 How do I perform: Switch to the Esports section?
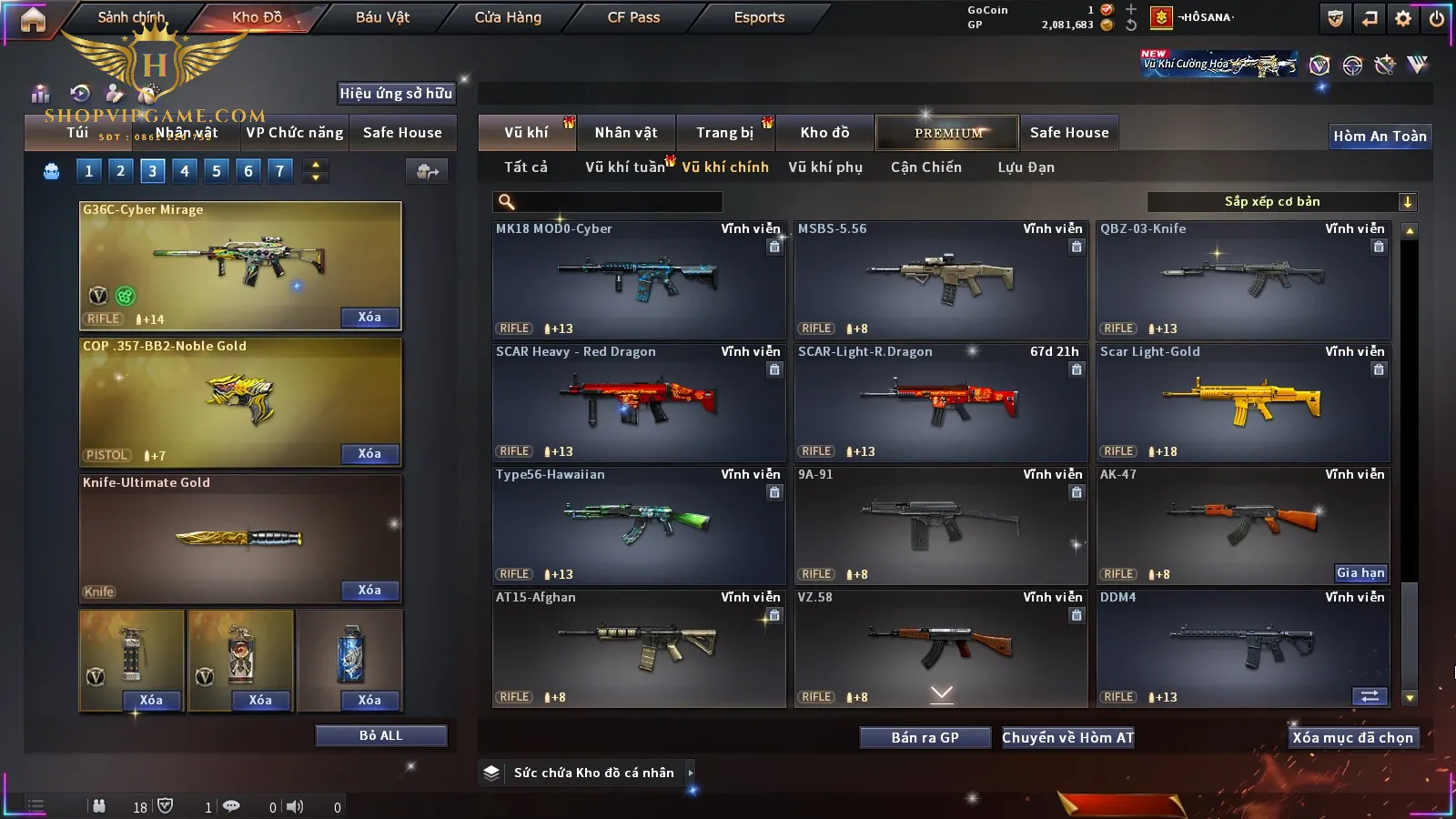(759, 17)
